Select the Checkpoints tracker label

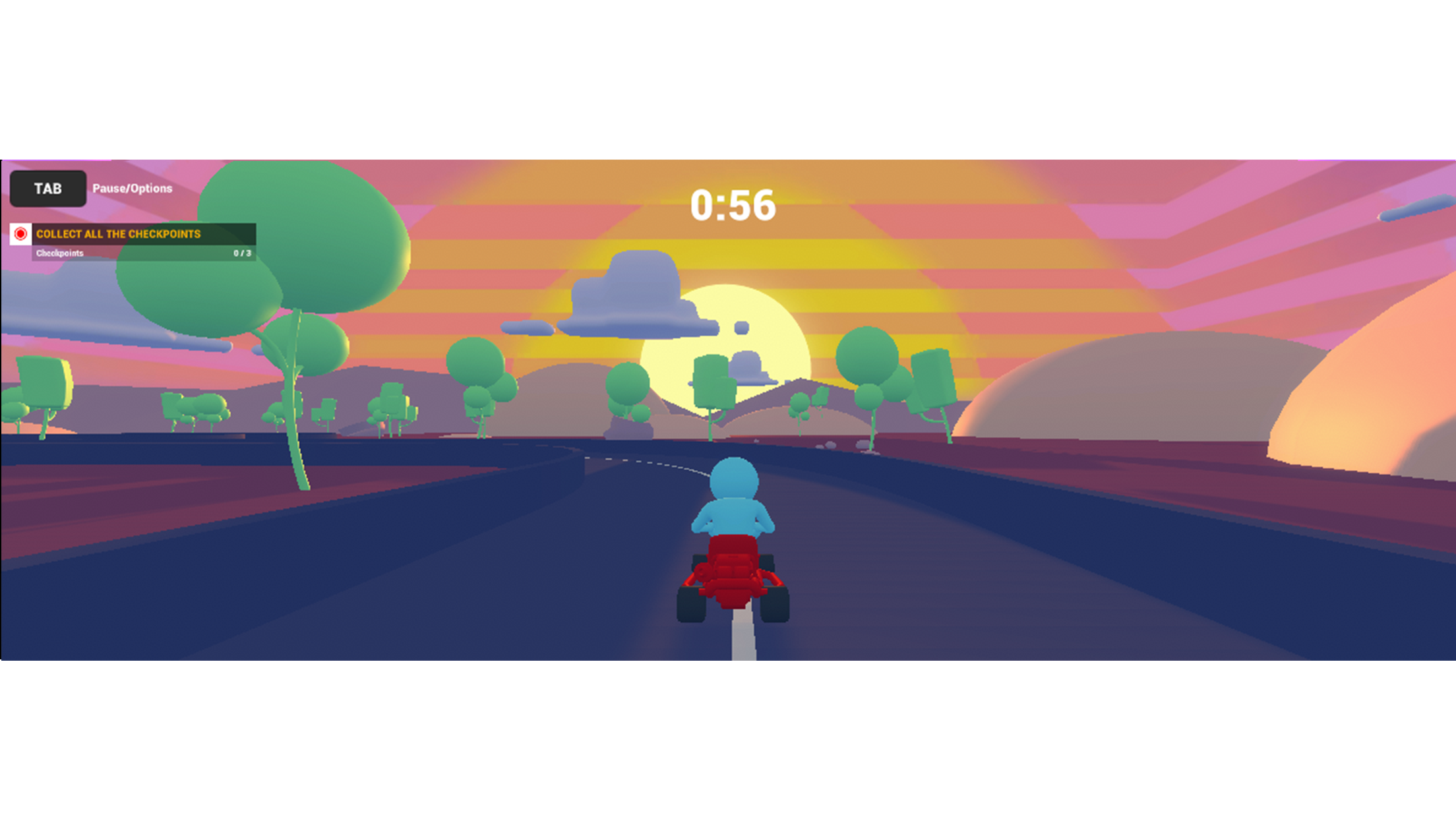(59, 252)
